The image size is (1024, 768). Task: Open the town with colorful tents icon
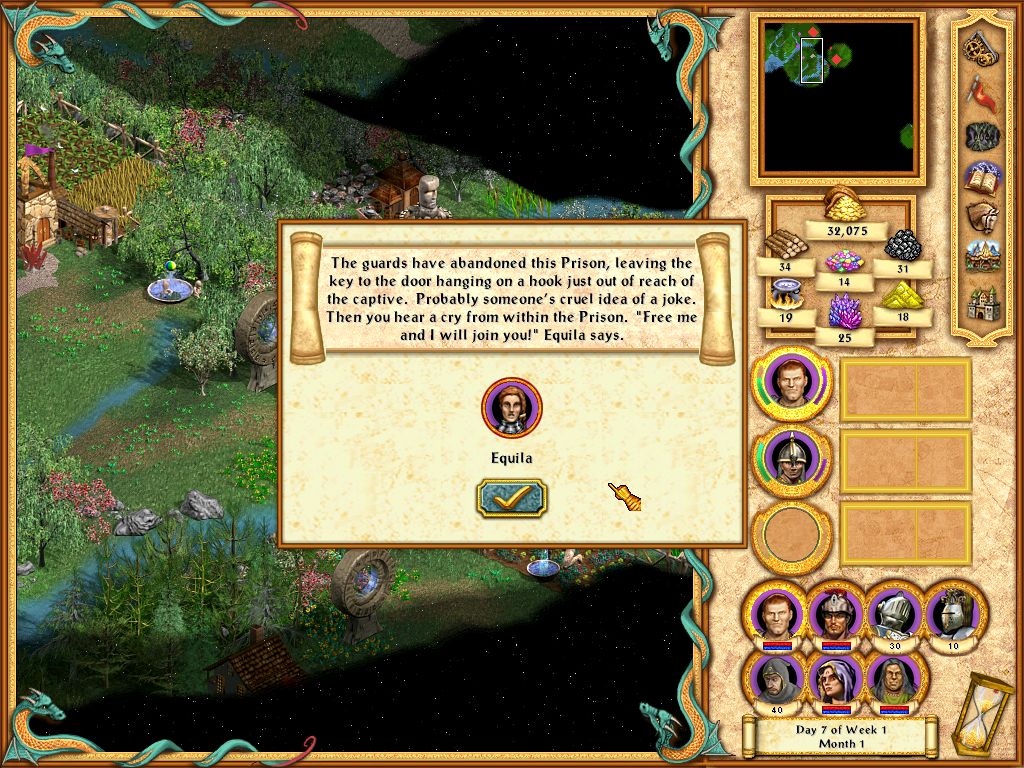pos(979,259)
